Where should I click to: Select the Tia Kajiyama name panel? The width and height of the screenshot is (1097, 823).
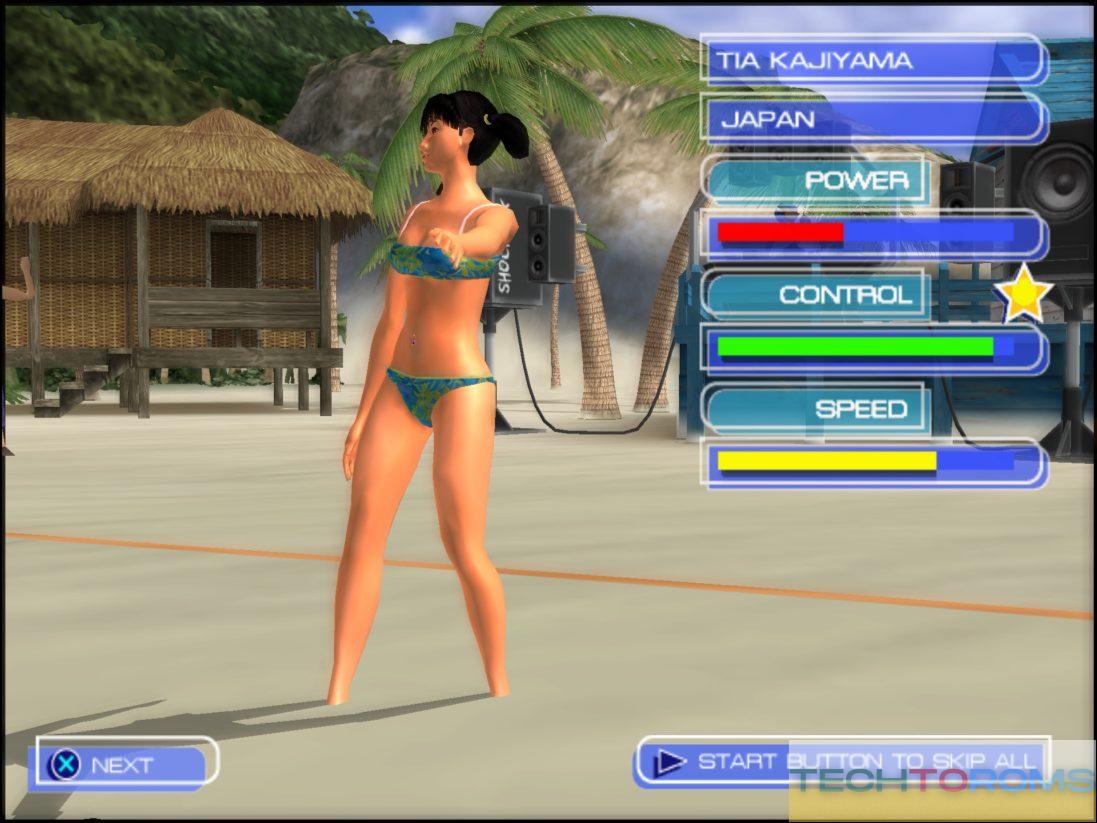872,61
